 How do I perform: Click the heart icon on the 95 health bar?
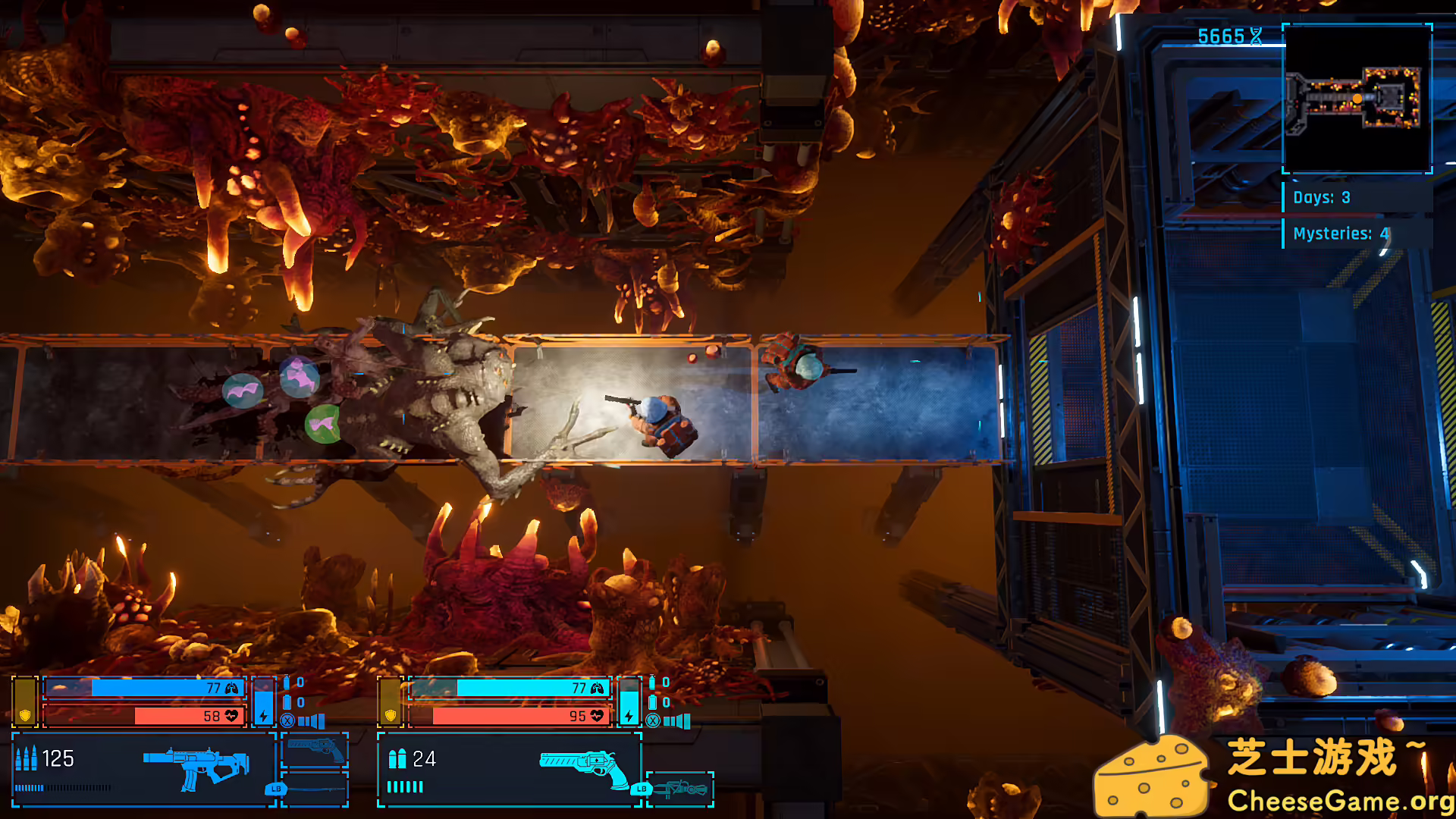(x=598, y=716)
